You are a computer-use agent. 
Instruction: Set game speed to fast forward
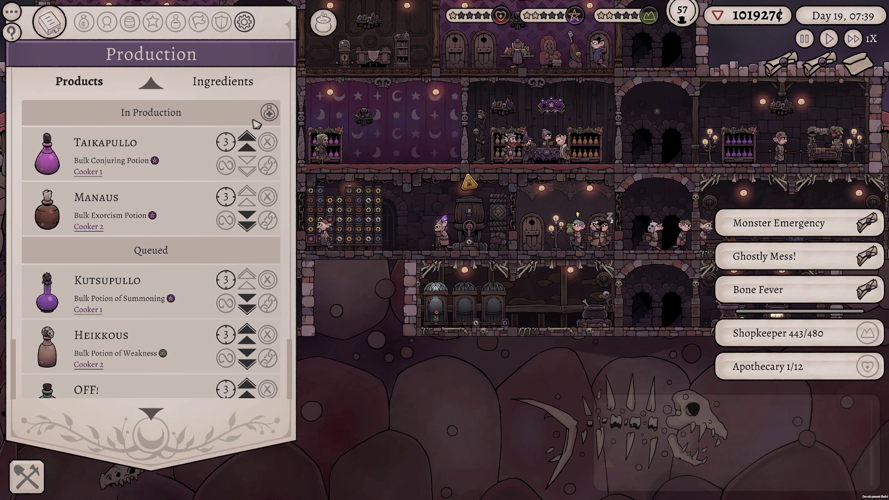click(852, 38)
